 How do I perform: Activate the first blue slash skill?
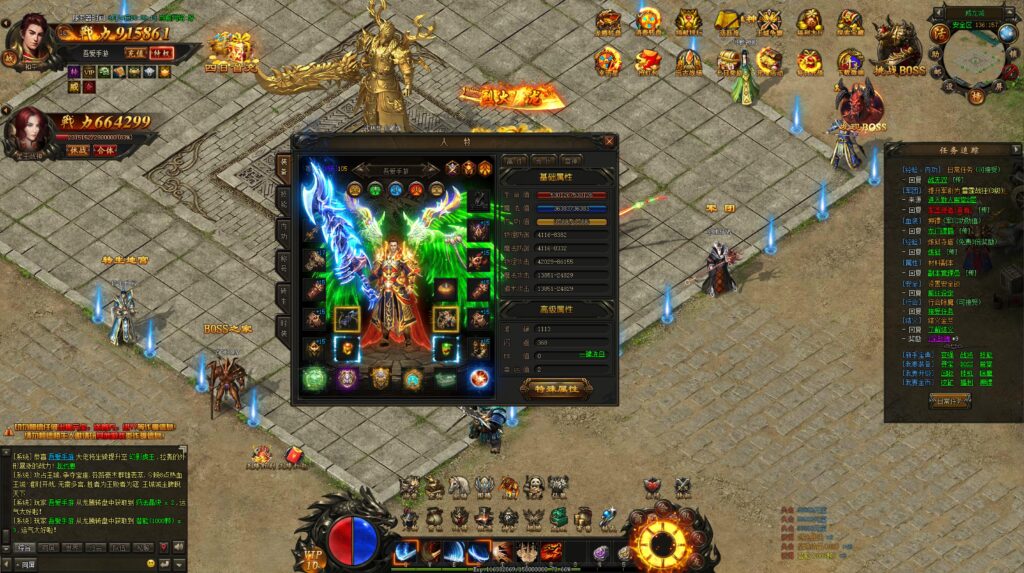pos(406,551)
